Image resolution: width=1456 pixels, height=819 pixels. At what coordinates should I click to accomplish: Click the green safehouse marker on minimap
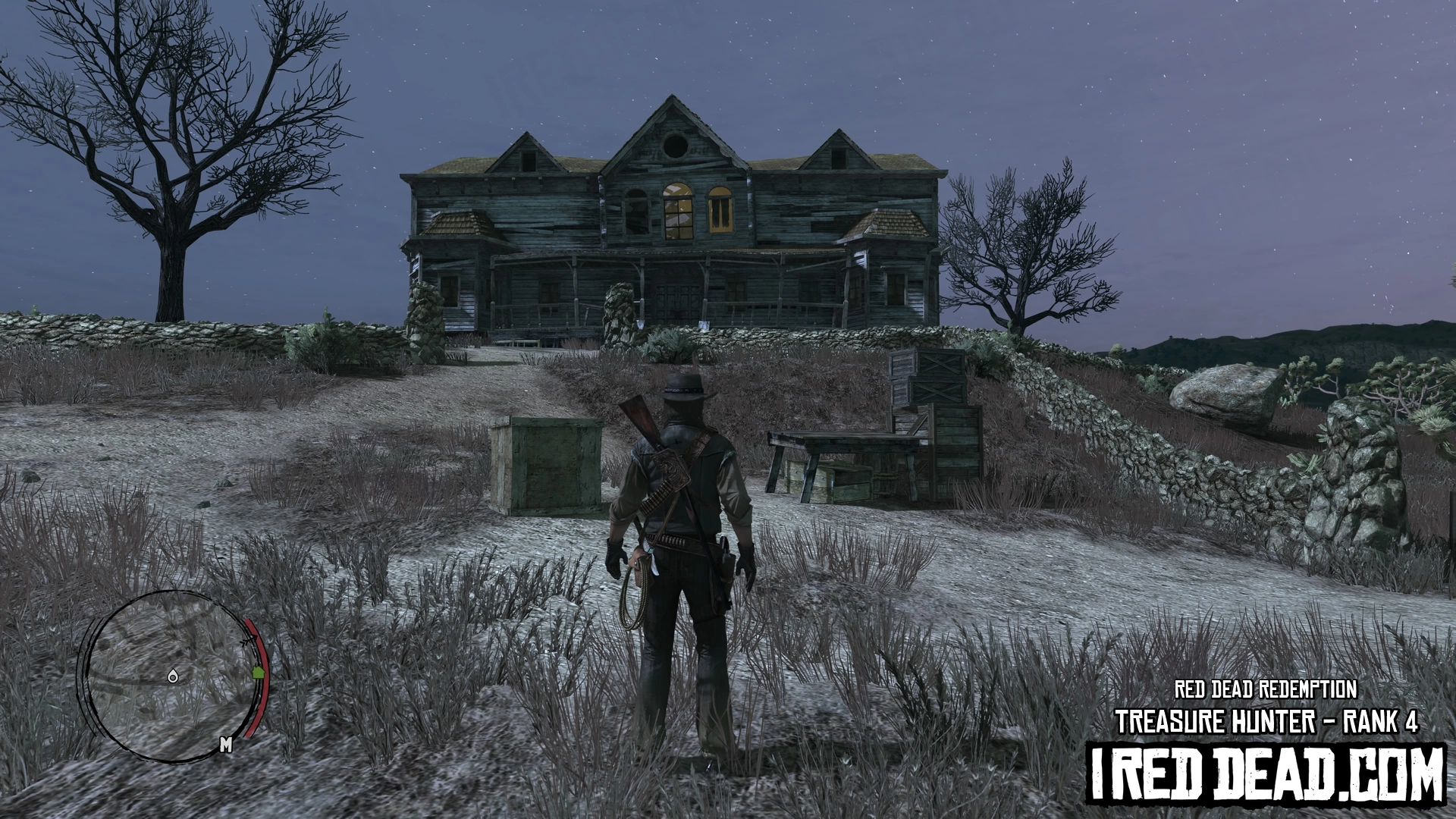click(x=258, y=671)
